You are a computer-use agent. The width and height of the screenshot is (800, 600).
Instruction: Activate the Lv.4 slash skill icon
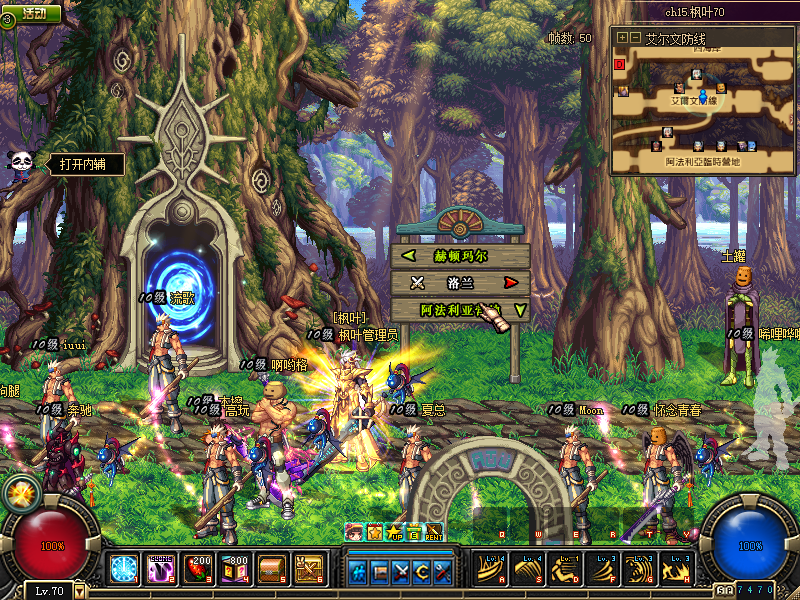point(527,569)
